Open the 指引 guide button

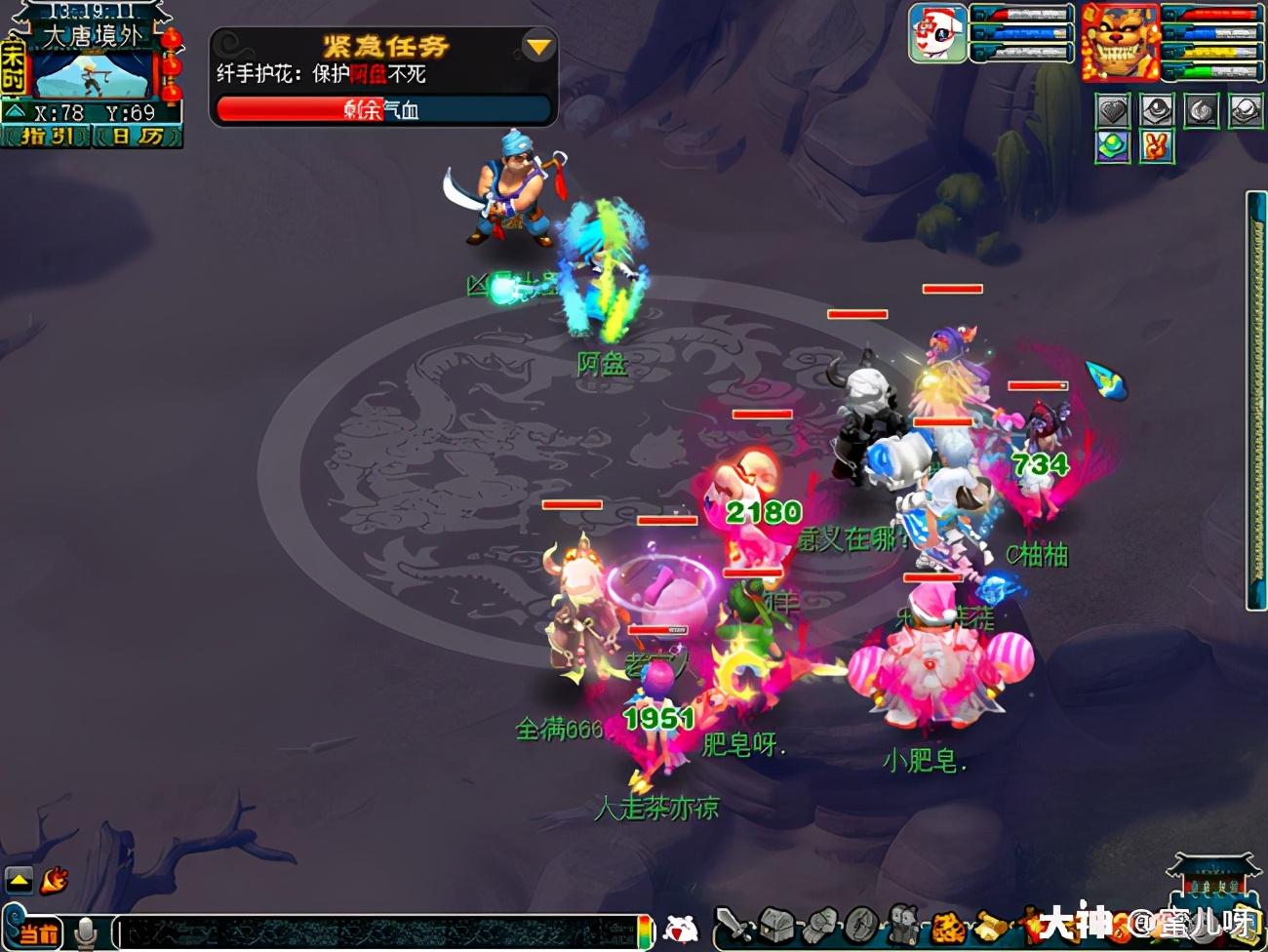[46, 137]
